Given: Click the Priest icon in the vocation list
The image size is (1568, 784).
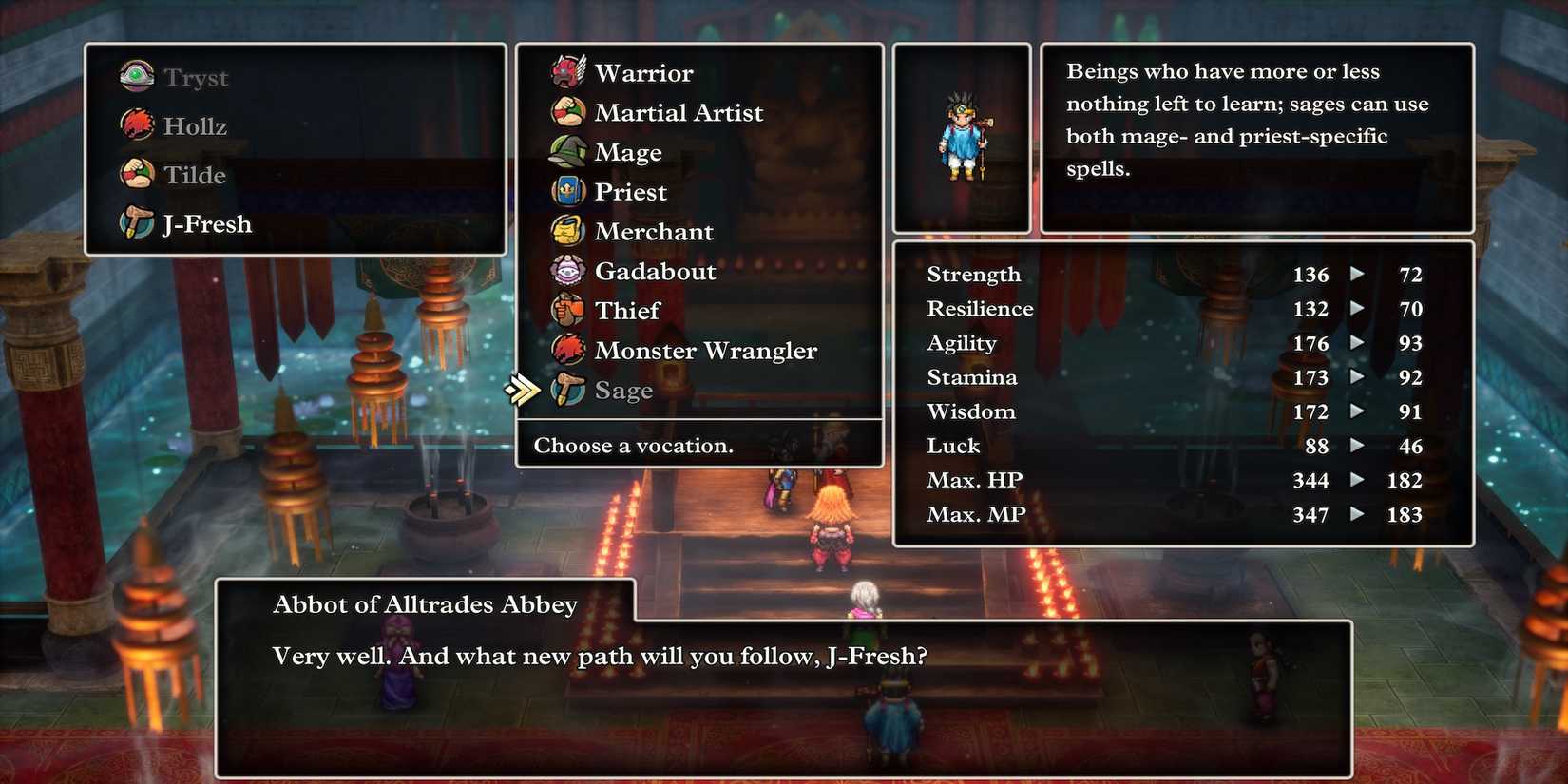Looking at the screenshot, I should pos(567,191).
